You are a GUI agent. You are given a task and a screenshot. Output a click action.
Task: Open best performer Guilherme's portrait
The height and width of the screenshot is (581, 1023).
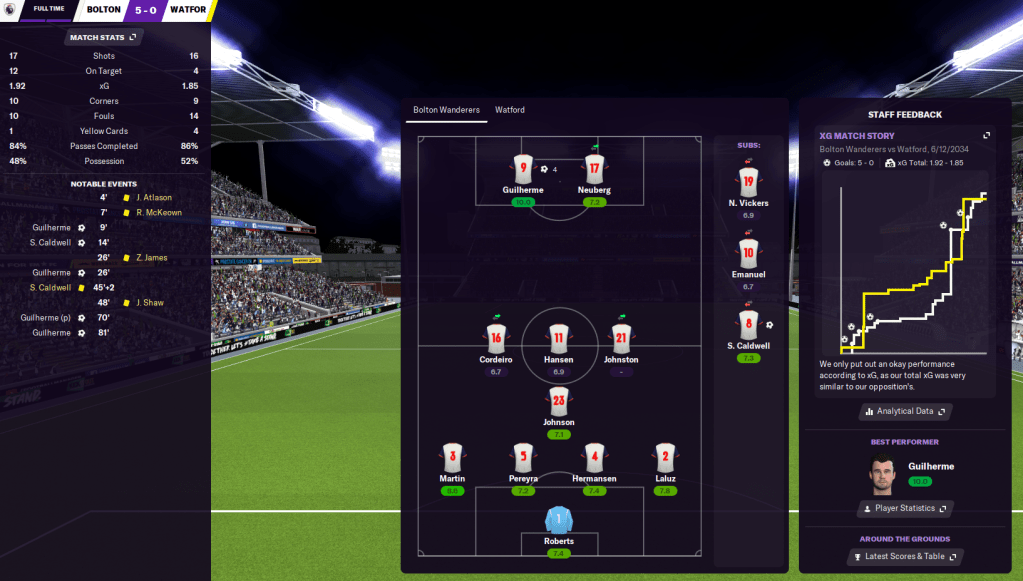(x=882, y=474)
